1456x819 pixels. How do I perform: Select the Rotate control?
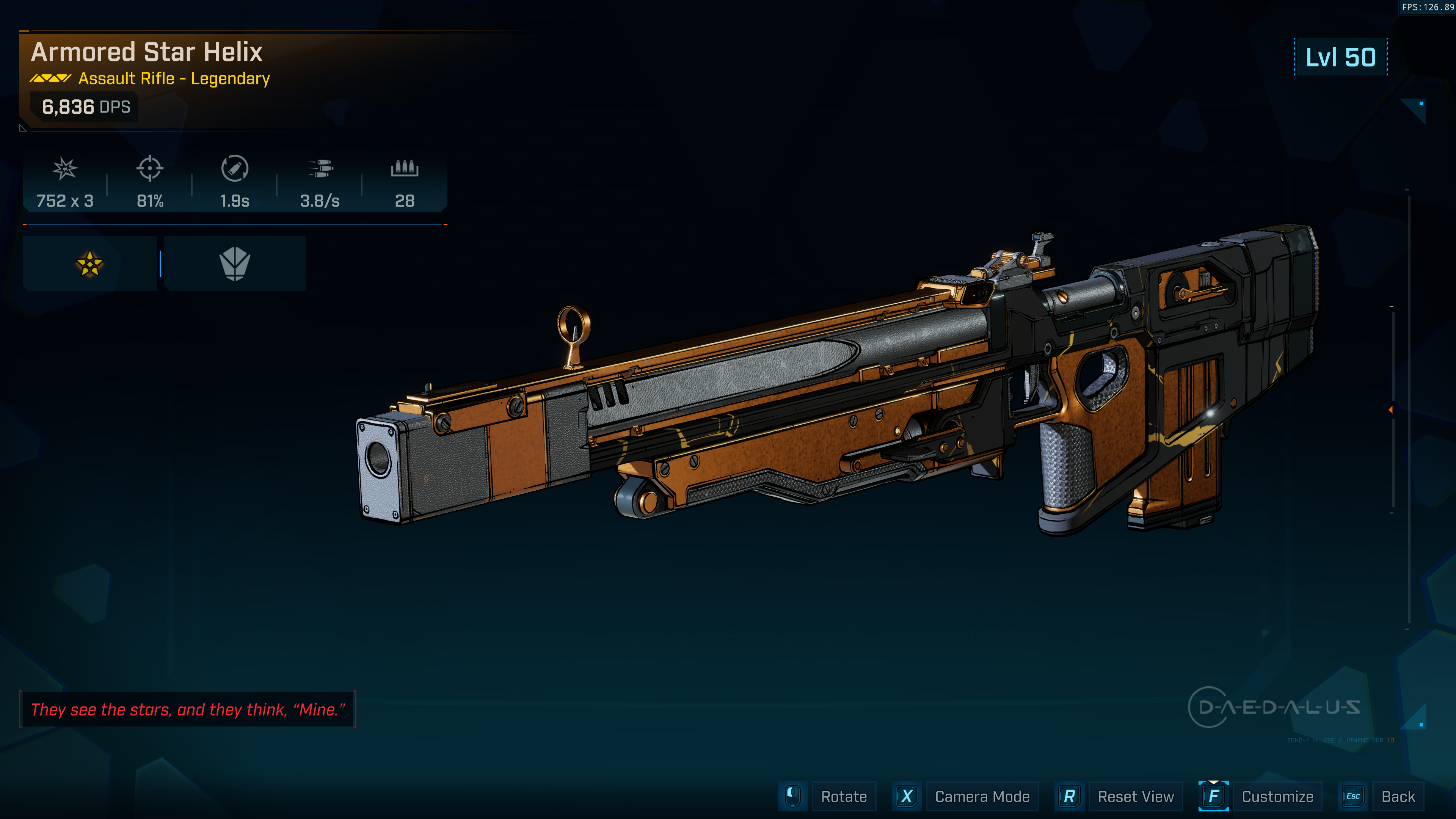[x=843, y=796]
